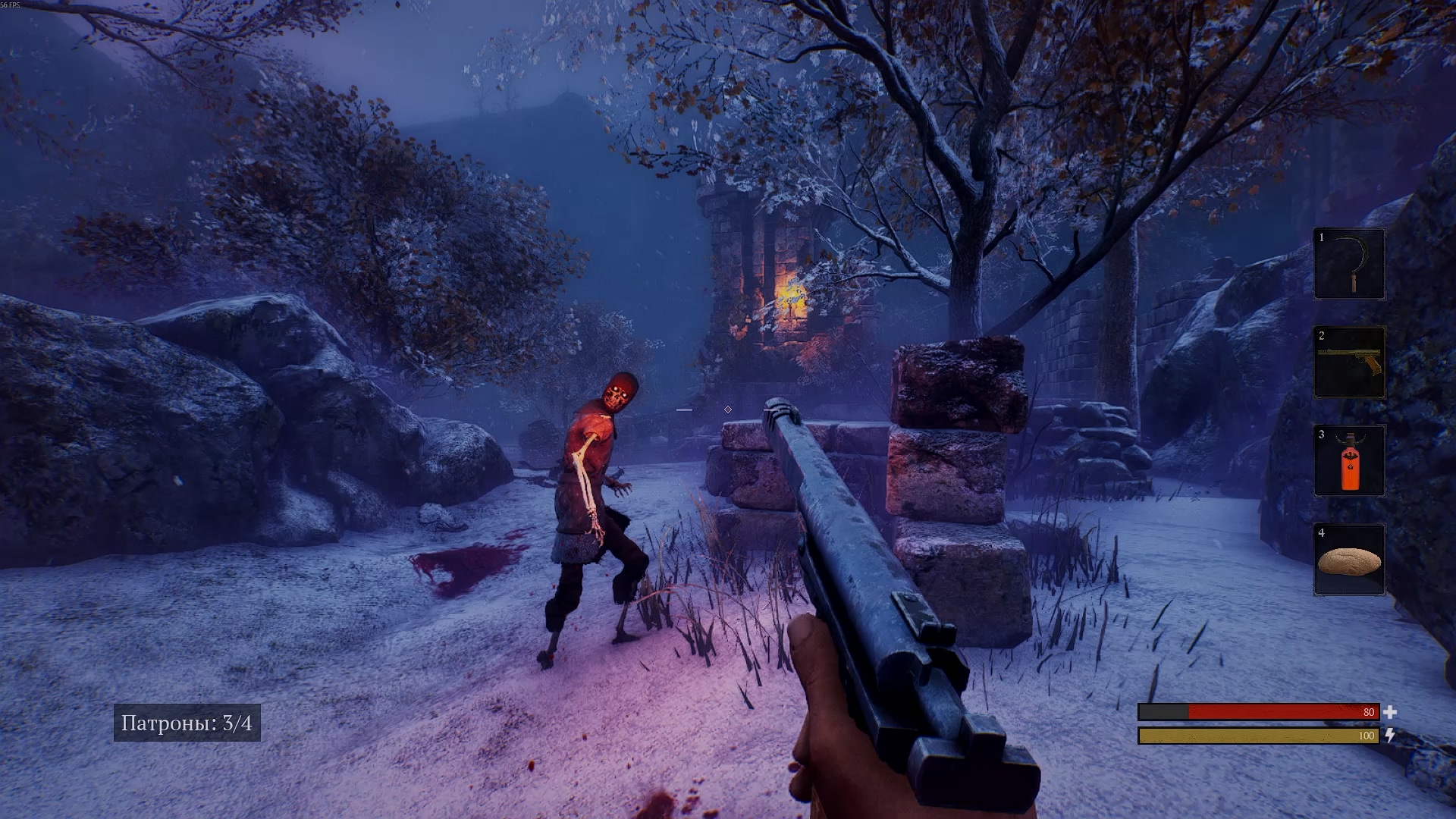Screen dimensions: 1456x819
Task: Equip the pistol in slot two
Action: click(x=1349, y=362)
